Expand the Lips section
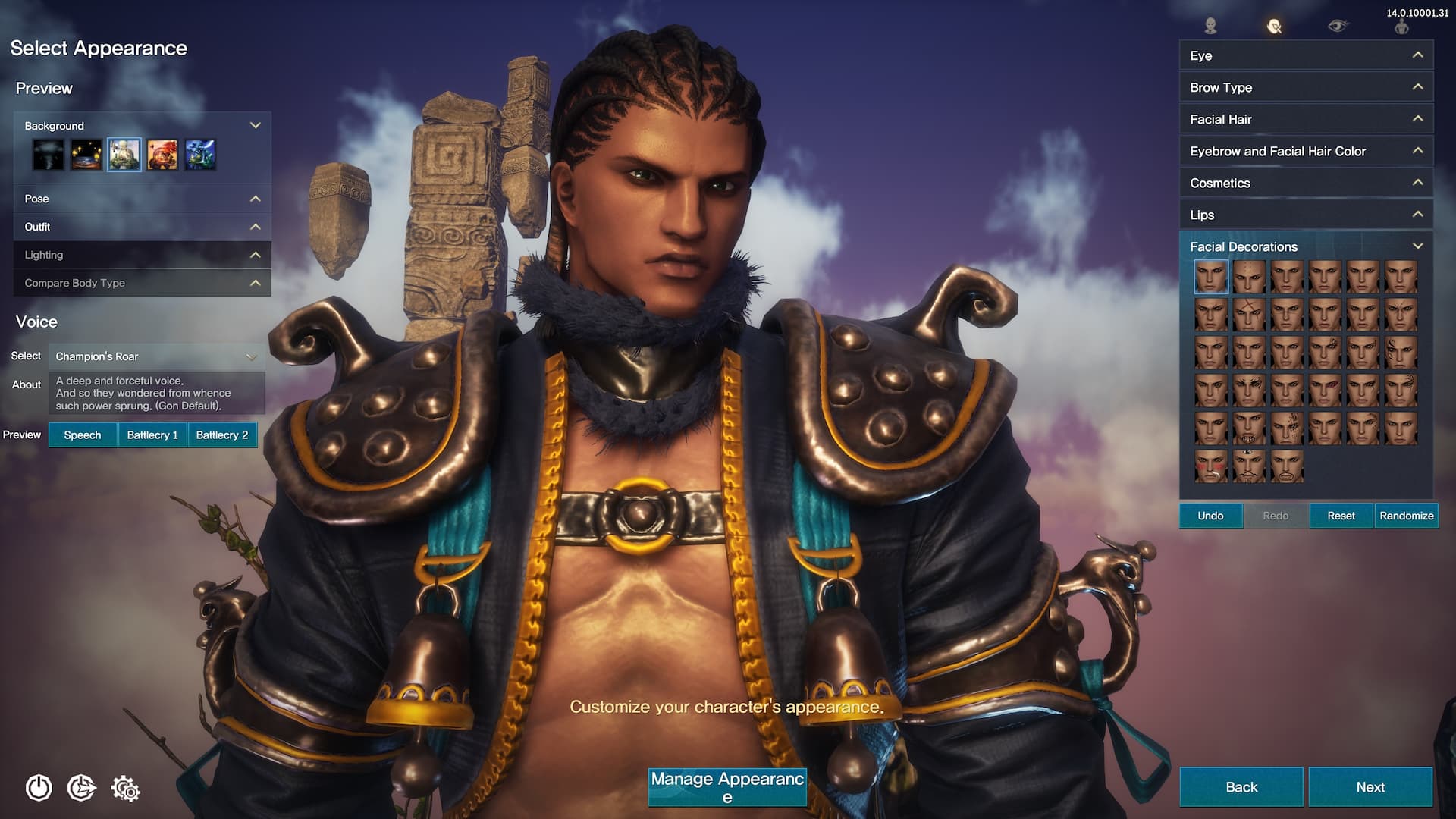 tap(1304, 215)
